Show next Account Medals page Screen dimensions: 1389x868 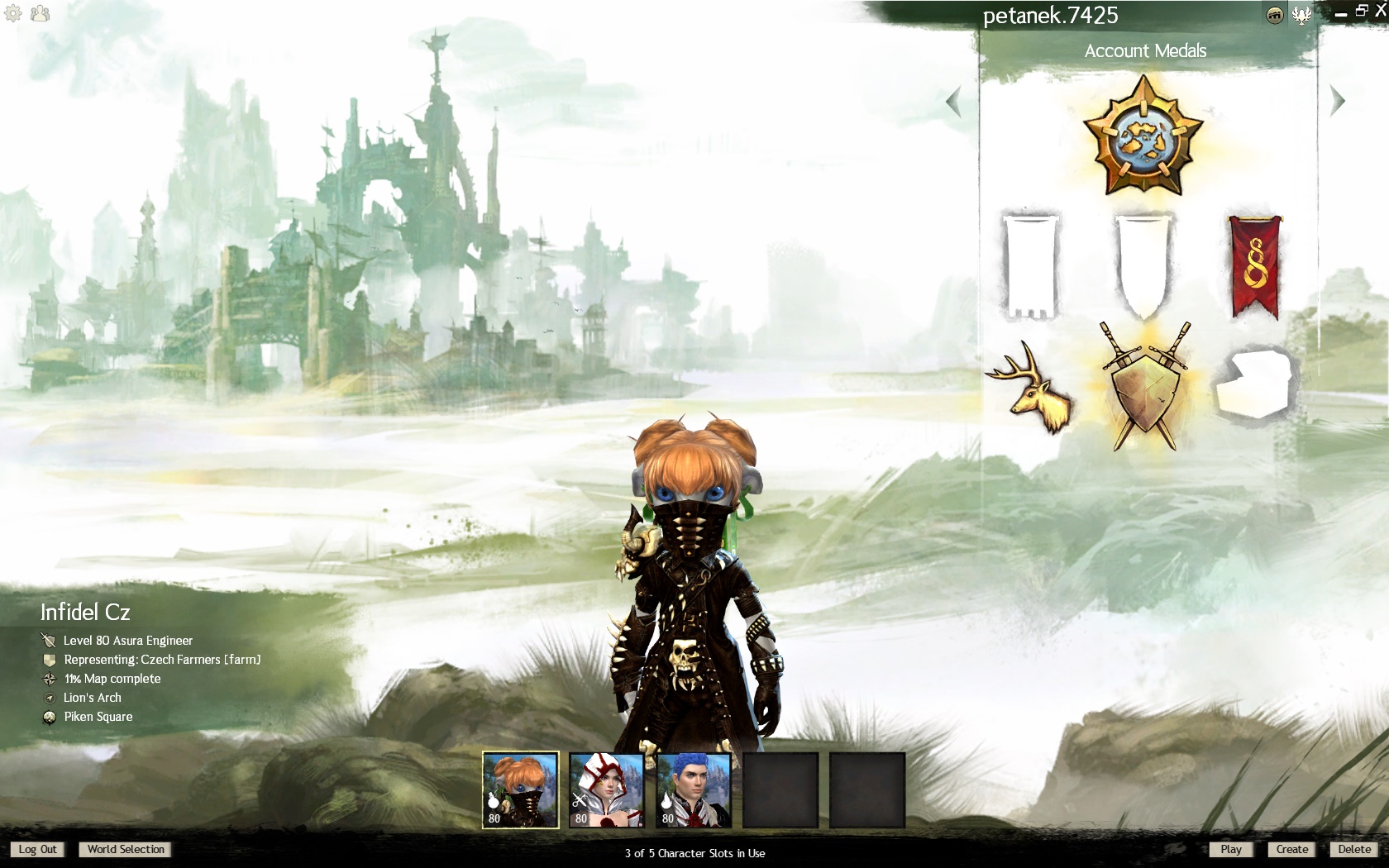click(1337, 101)
